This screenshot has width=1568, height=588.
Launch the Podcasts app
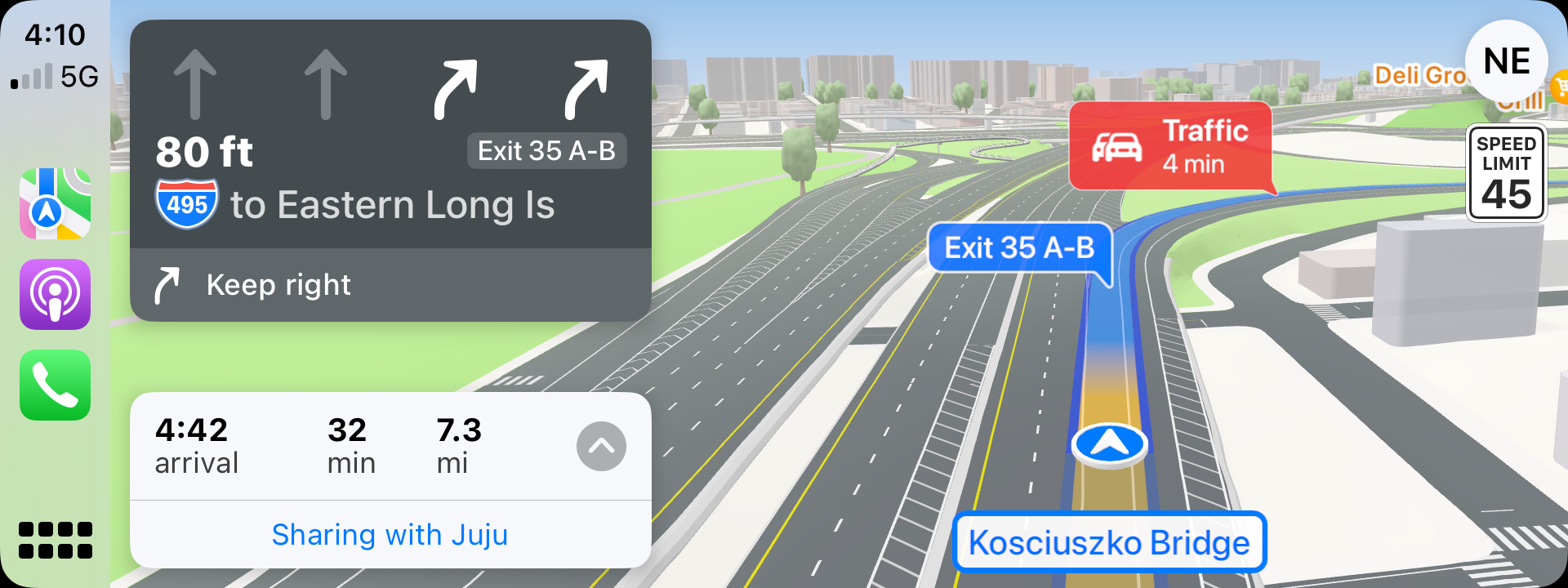[55, 294]
